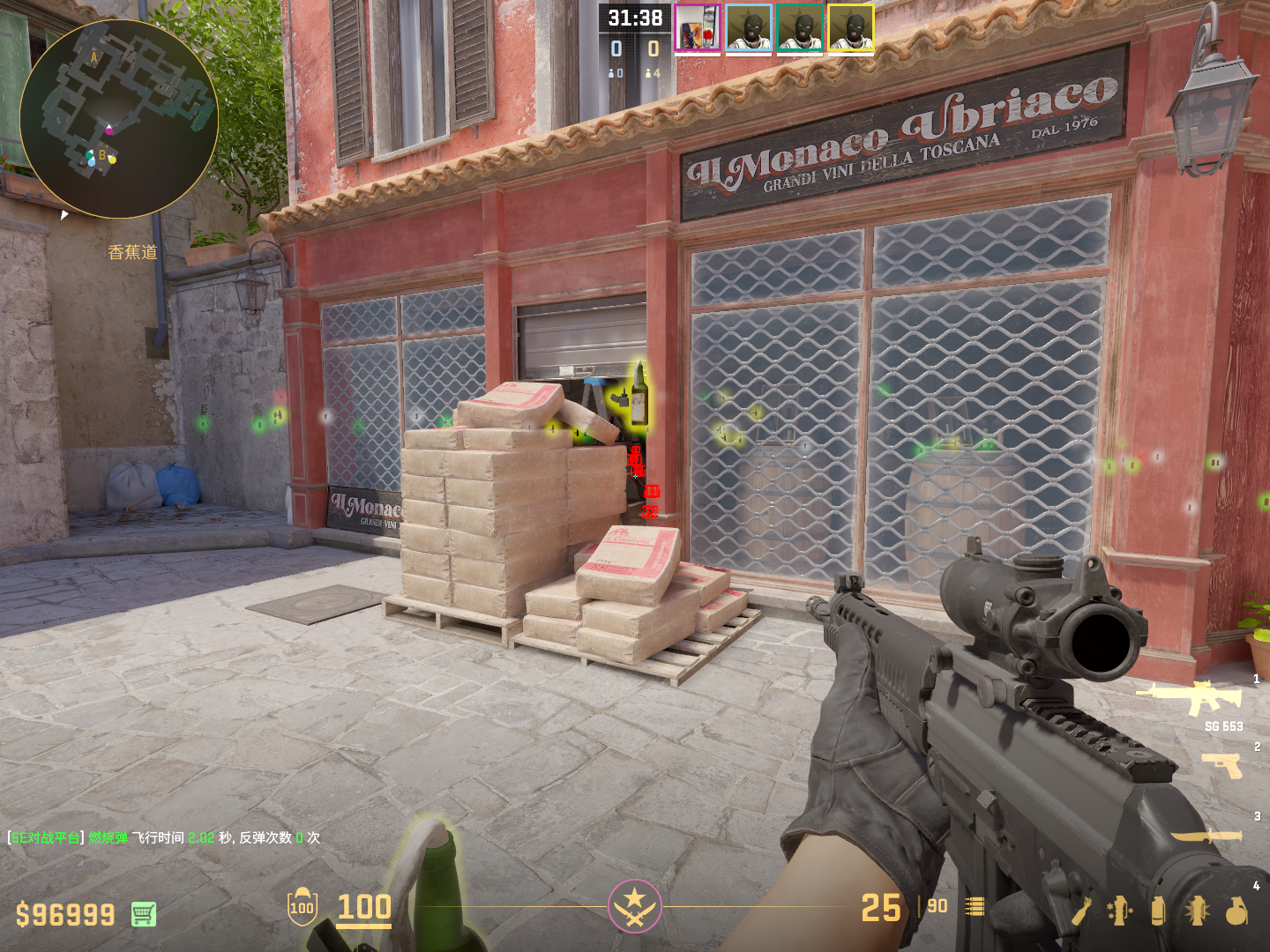Viewport: 1270px width, 952px height.
Task: Select the green-framed player avatar
Action: point(800,29)
